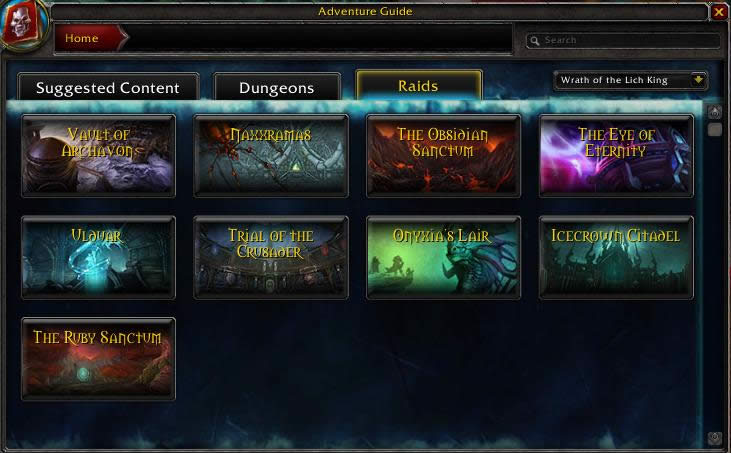Image resolution: width=731 pixels, height=453 pixels.
Task: Choose the Icecrown Citadel raid
Action: coord(616,257)
